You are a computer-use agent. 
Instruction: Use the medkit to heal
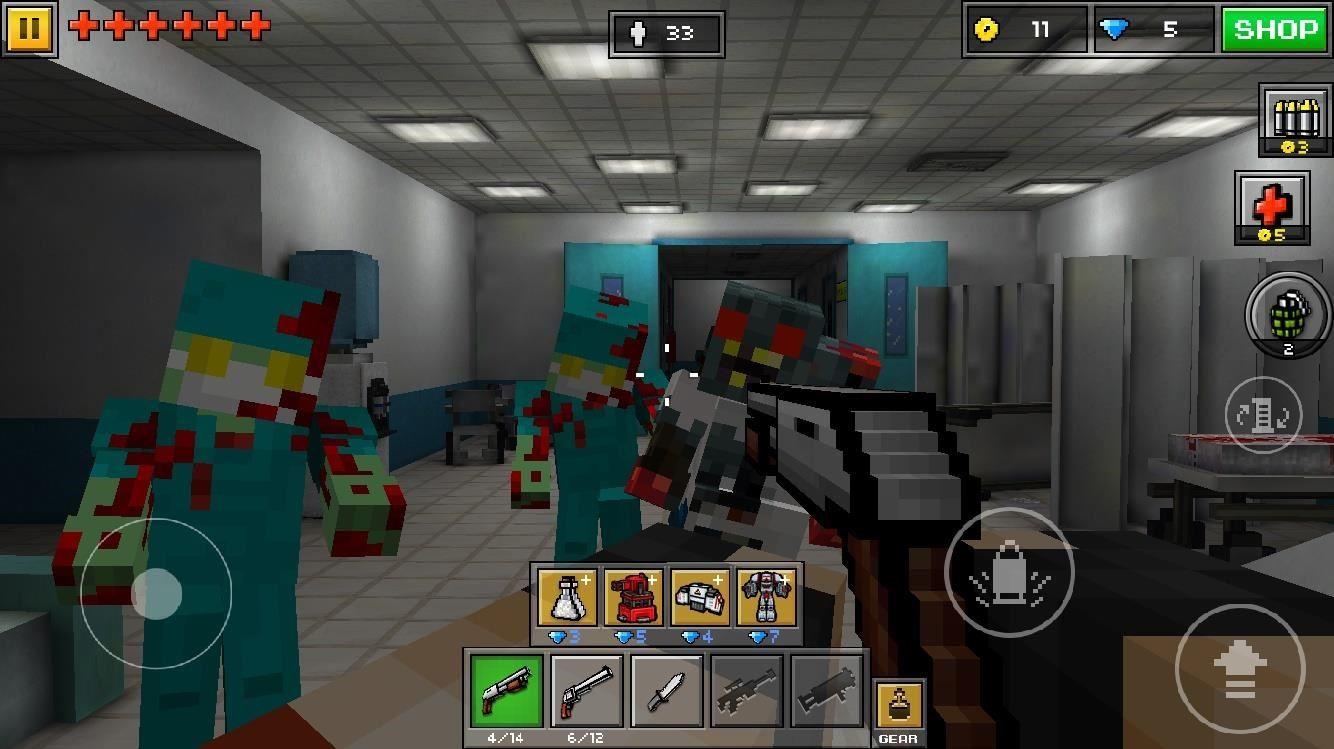pos(1273,207)
